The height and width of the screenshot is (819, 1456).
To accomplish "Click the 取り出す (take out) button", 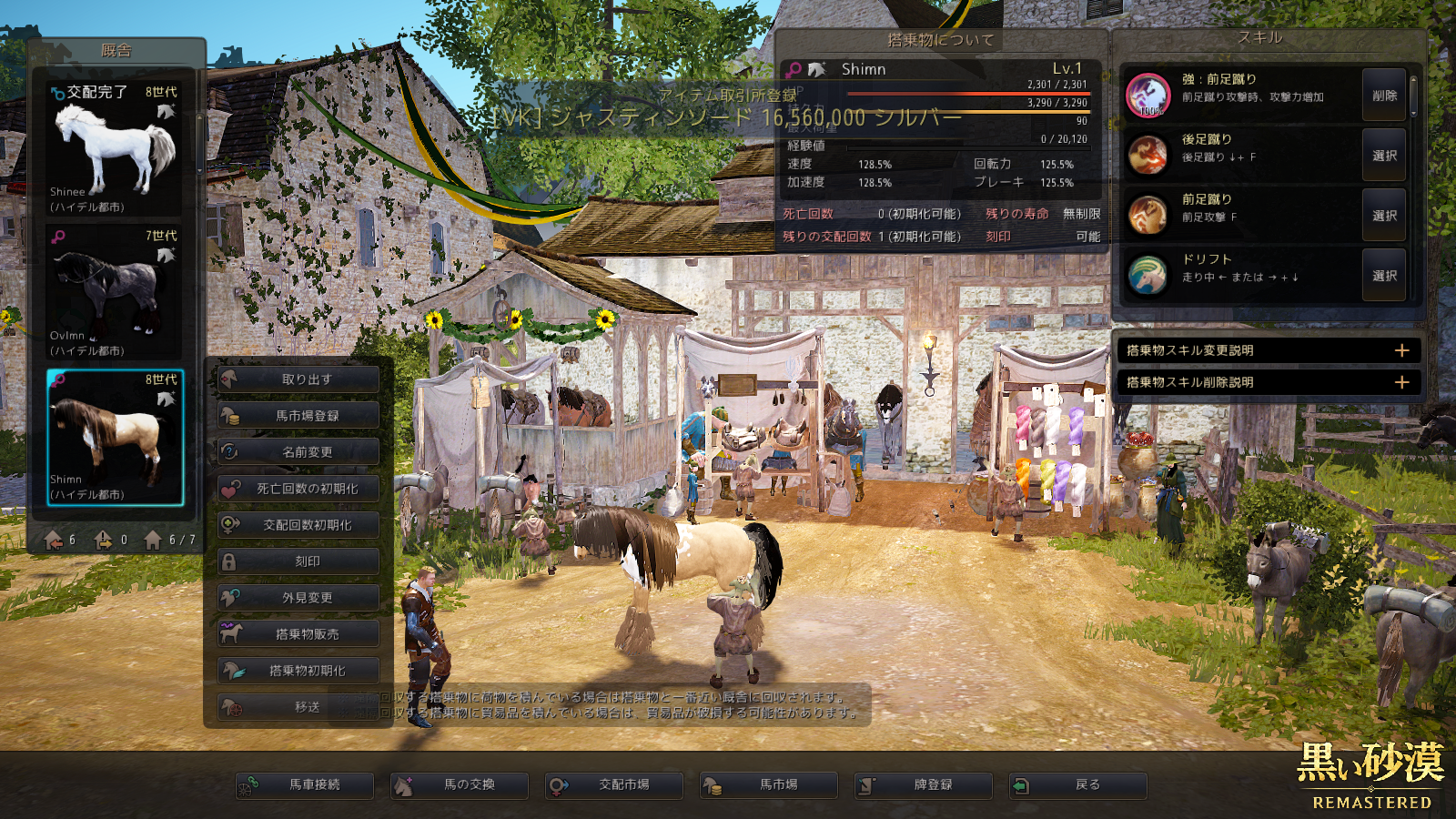I will point(298,379).
